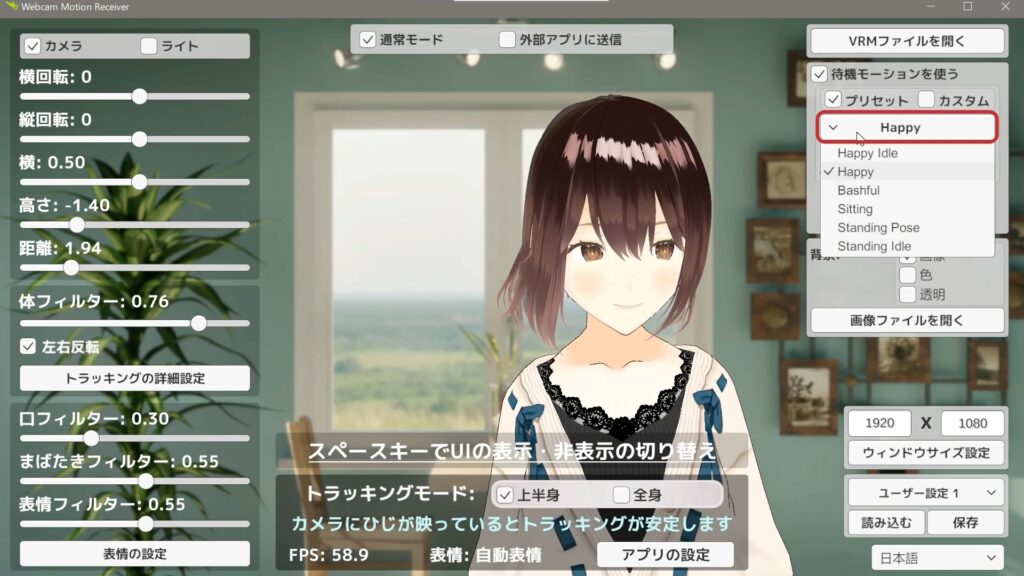
Task: Enable 全身 tracking mode
Action: 621,494
